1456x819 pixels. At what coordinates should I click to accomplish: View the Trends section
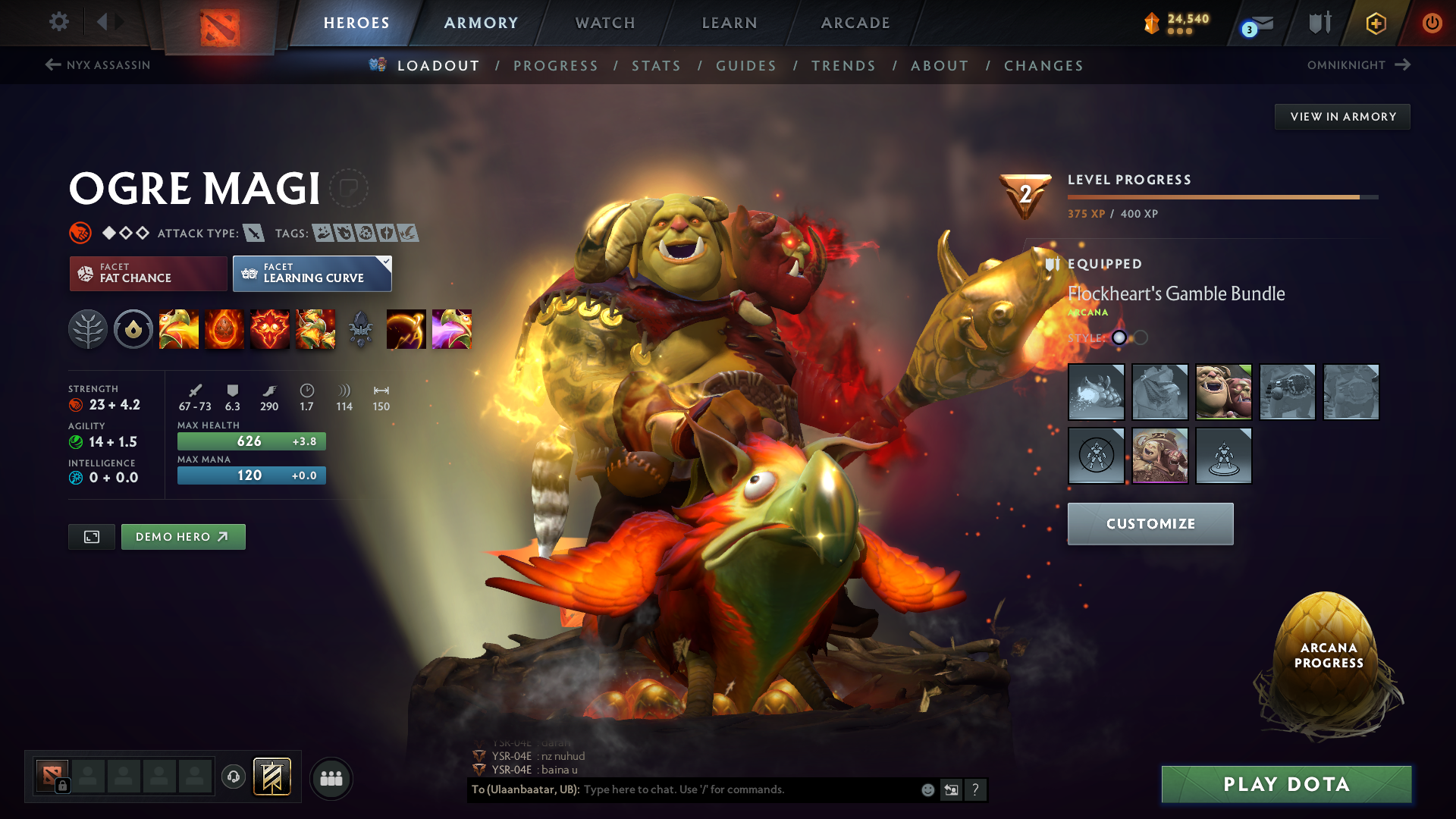843,66
